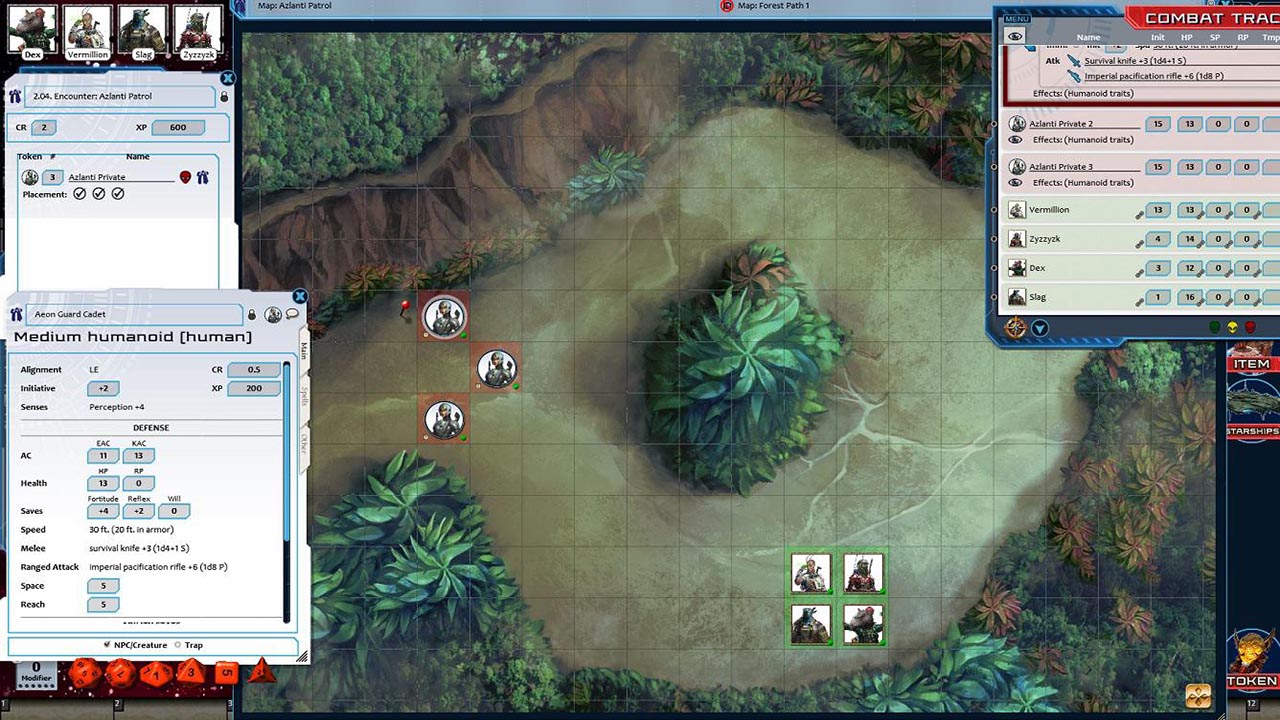The image size is (1280, 720).
Task: Open the ITEM panel in the right sidebar
Action: [x=1251, y=363]
